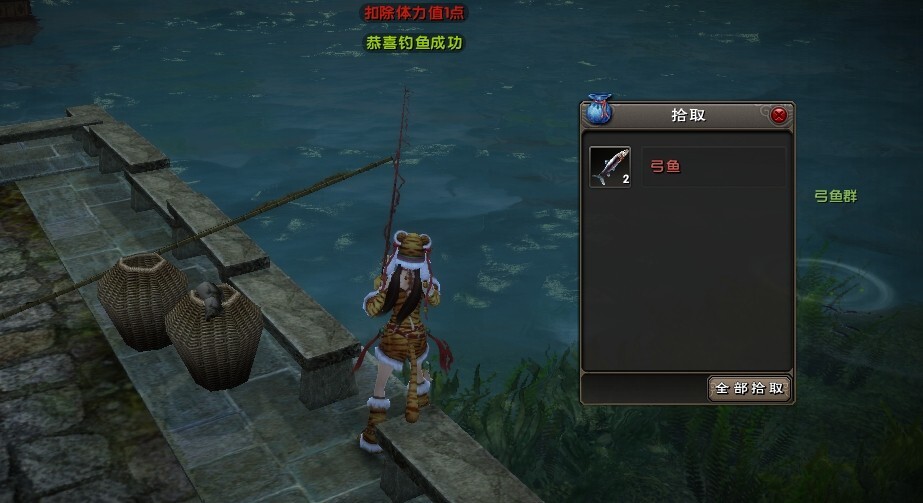Click the 全部拾取 button

click(x=750, y=388)
